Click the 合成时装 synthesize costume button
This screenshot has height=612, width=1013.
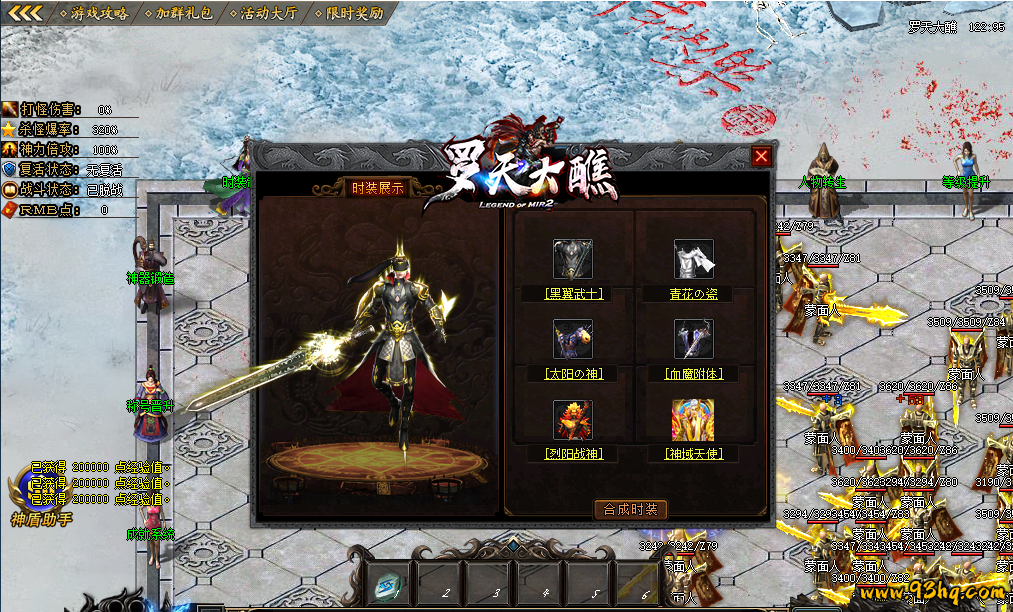pos(631,509)
